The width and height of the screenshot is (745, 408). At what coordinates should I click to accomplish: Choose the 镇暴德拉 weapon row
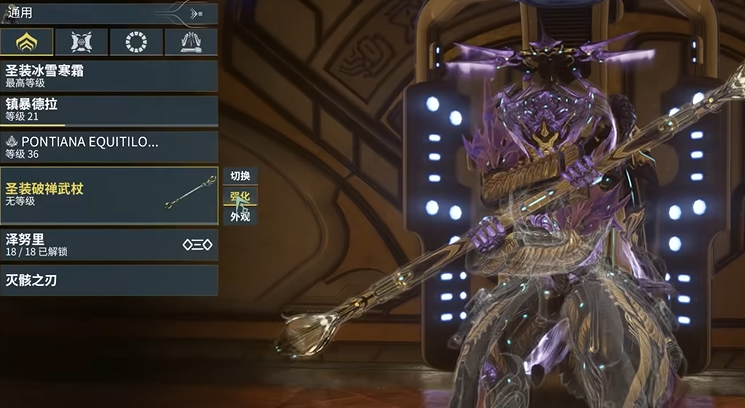pyautogui.click(x=108, y=111)
